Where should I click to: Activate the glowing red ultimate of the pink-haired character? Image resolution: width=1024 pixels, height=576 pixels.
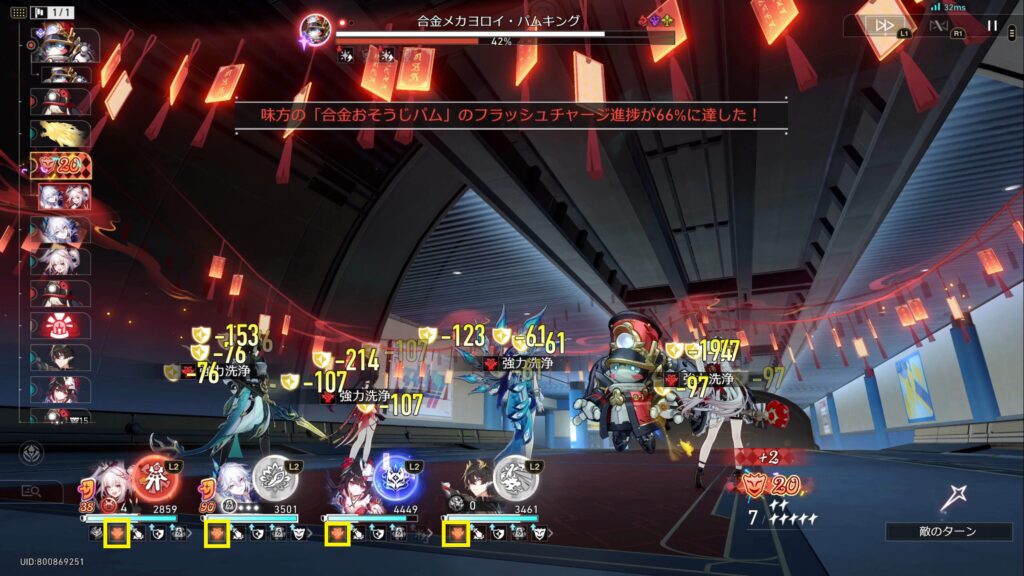pos(155,478)
